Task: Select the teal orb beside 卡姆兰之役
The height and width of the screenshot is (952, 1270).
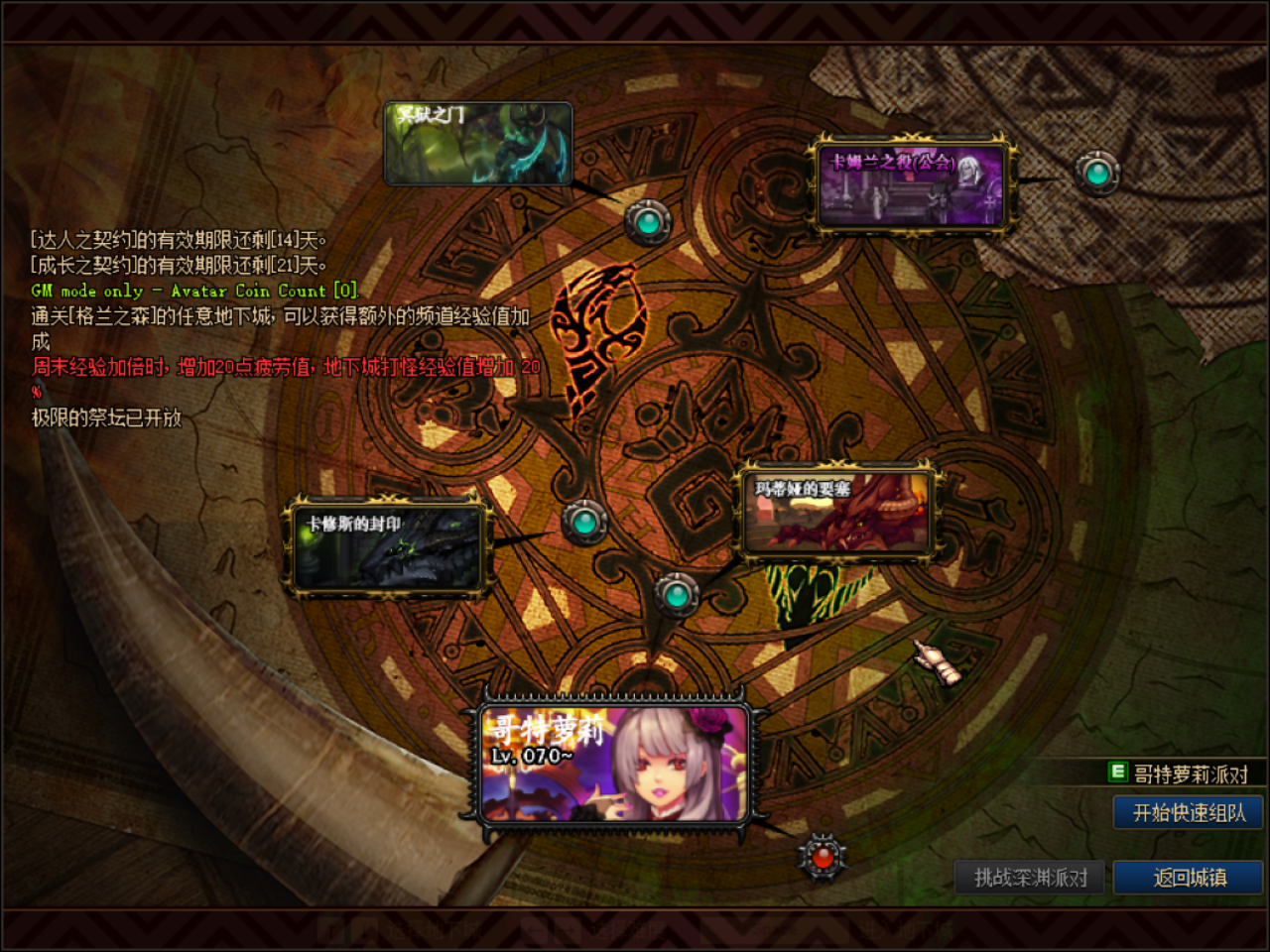Action: (x=1097, y=174)
